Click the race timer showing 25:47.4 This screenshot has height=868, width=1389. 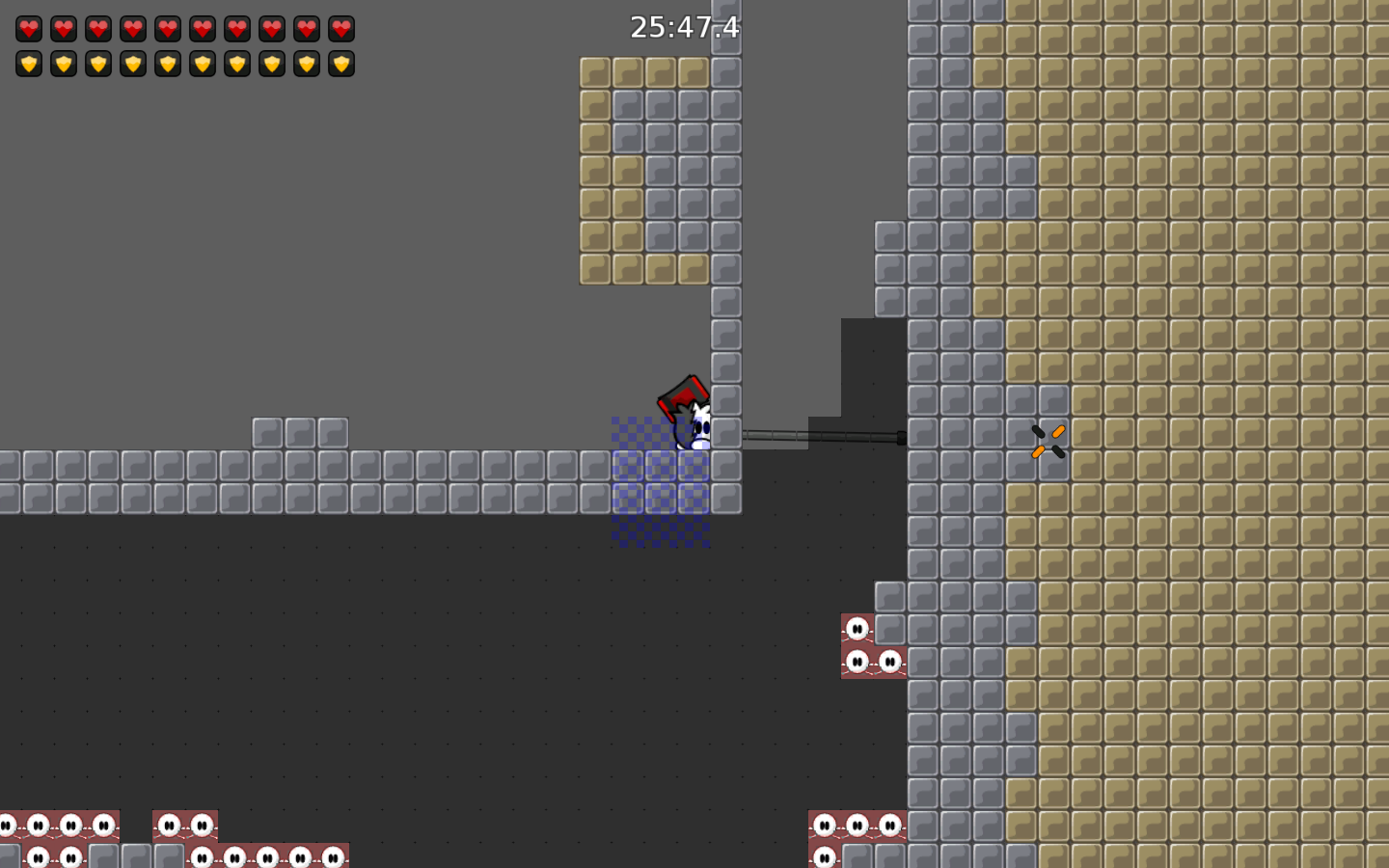coord(683,28)
